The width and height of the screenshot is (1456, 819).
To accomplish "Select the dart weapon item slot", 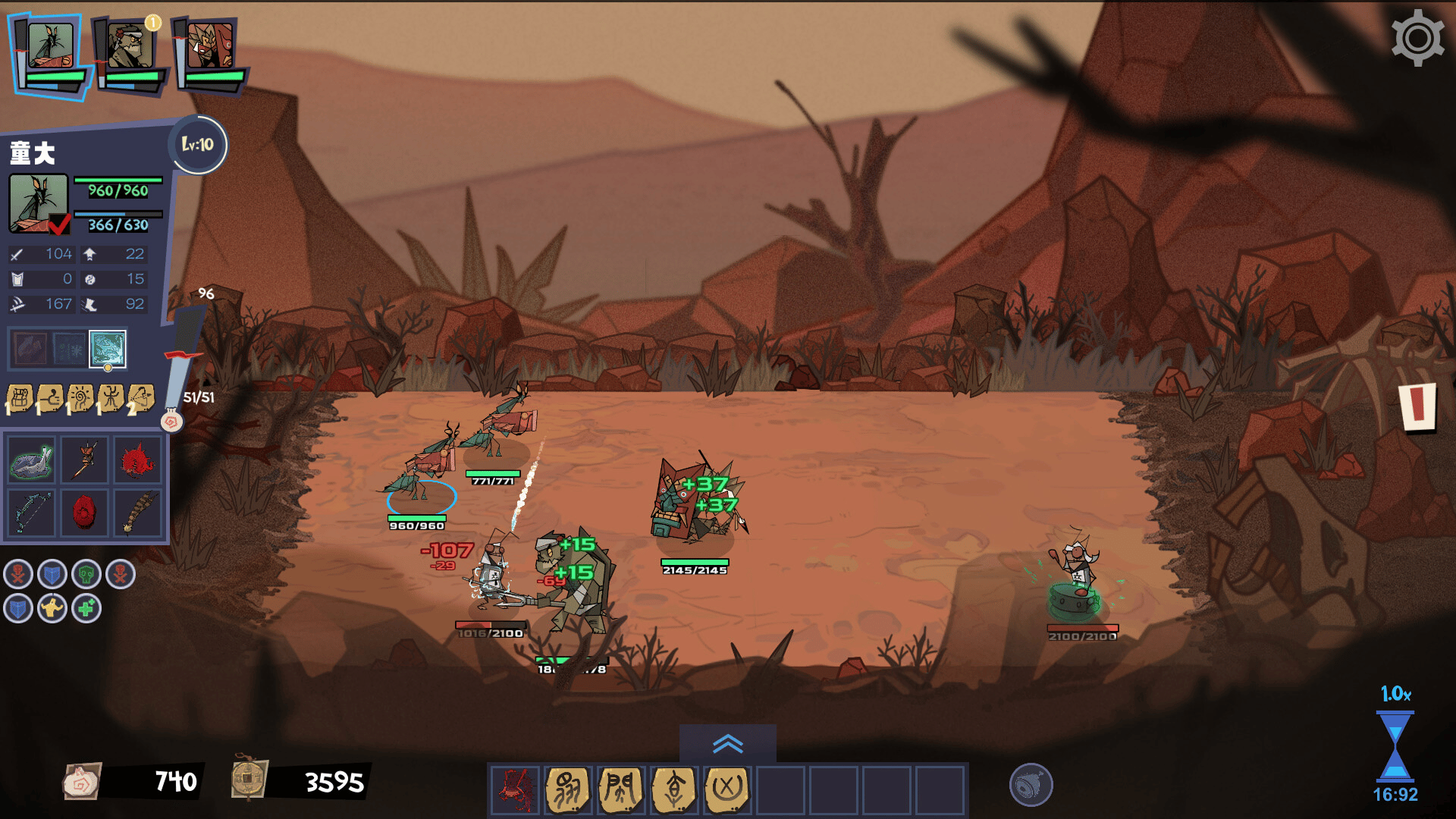I will tap(84, 460).
